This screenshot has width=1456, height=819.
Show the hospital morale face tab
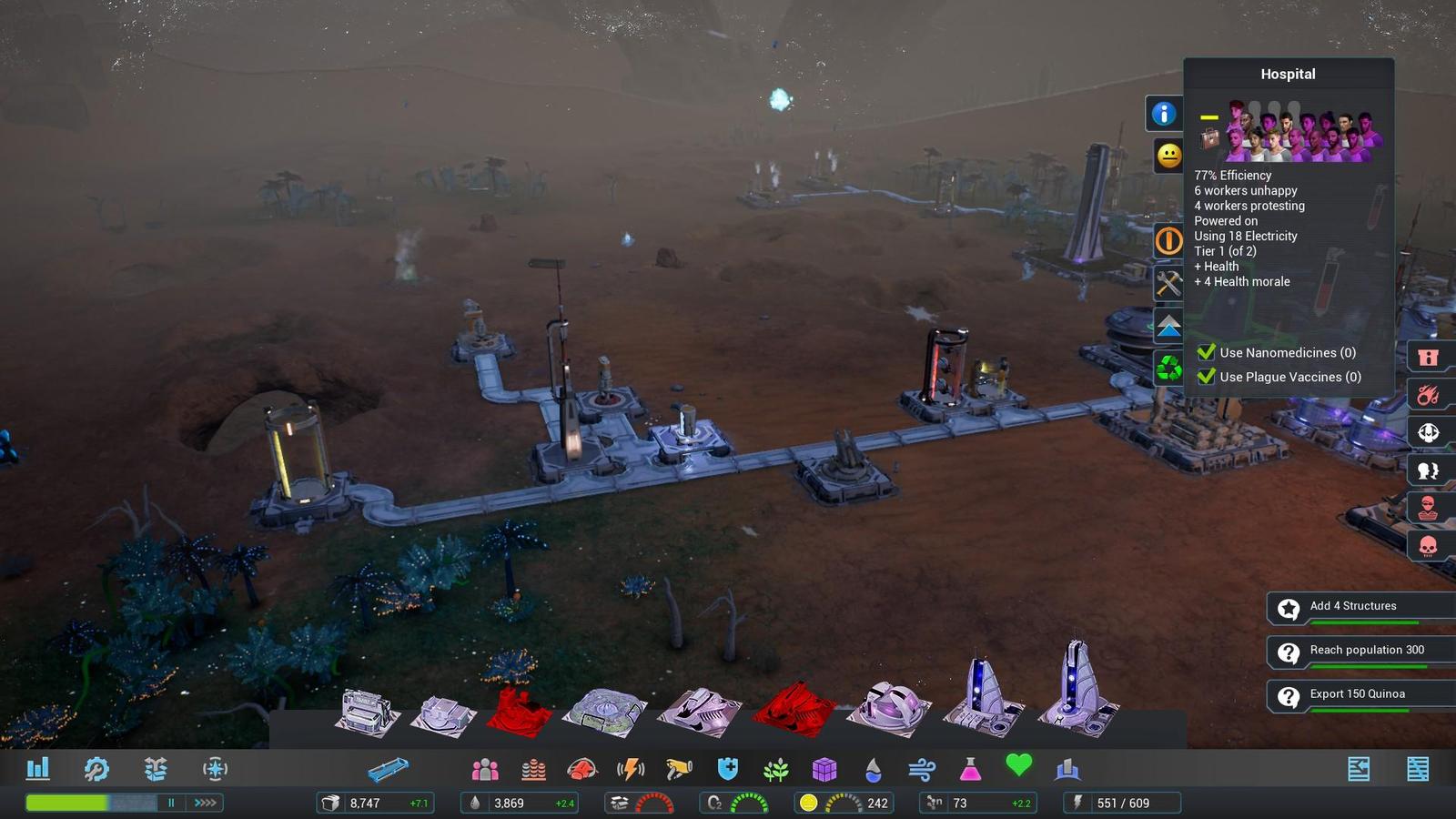click(x=1168, y=156)
